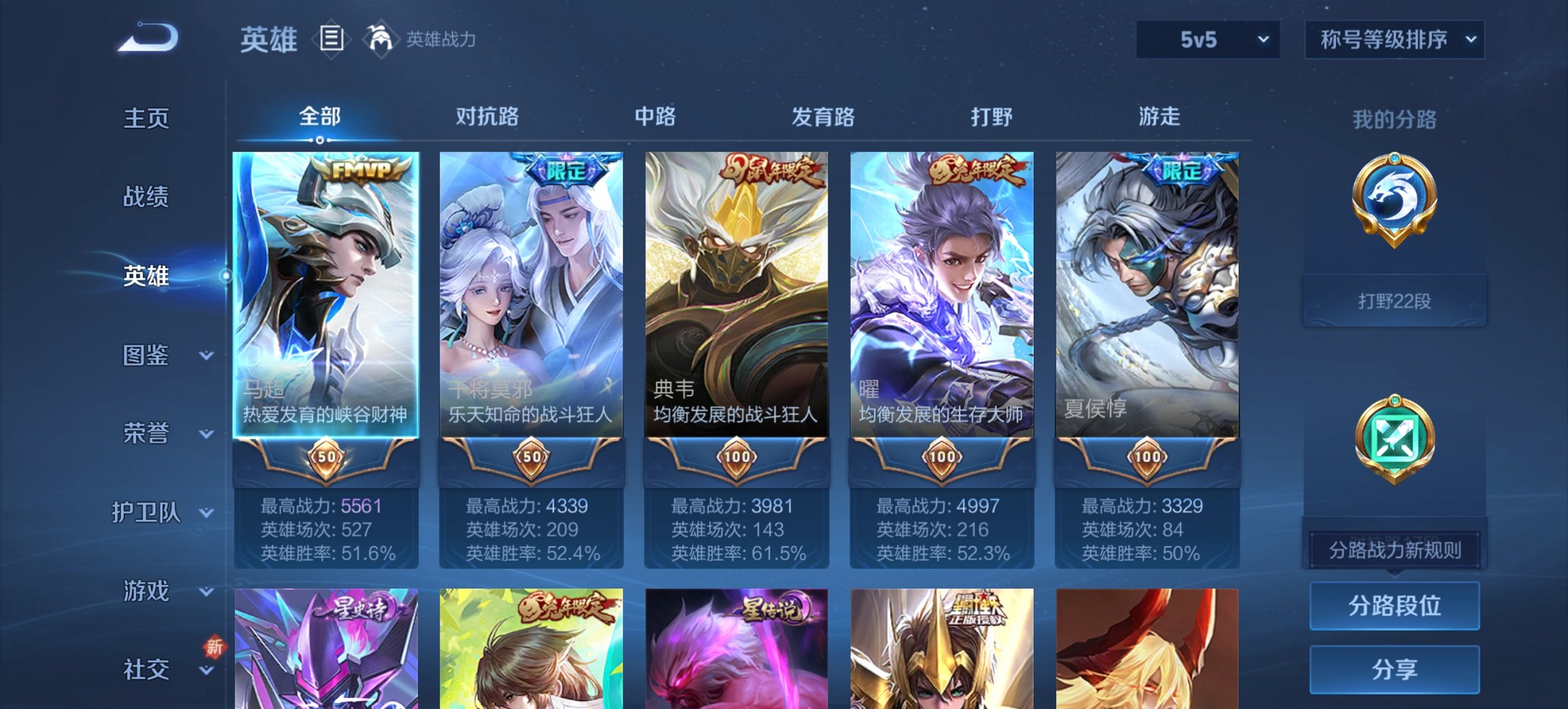The width and height of the screenshot is (1568, 709).
Task: Click the 分路段位 button
Action: point(1394,606)
